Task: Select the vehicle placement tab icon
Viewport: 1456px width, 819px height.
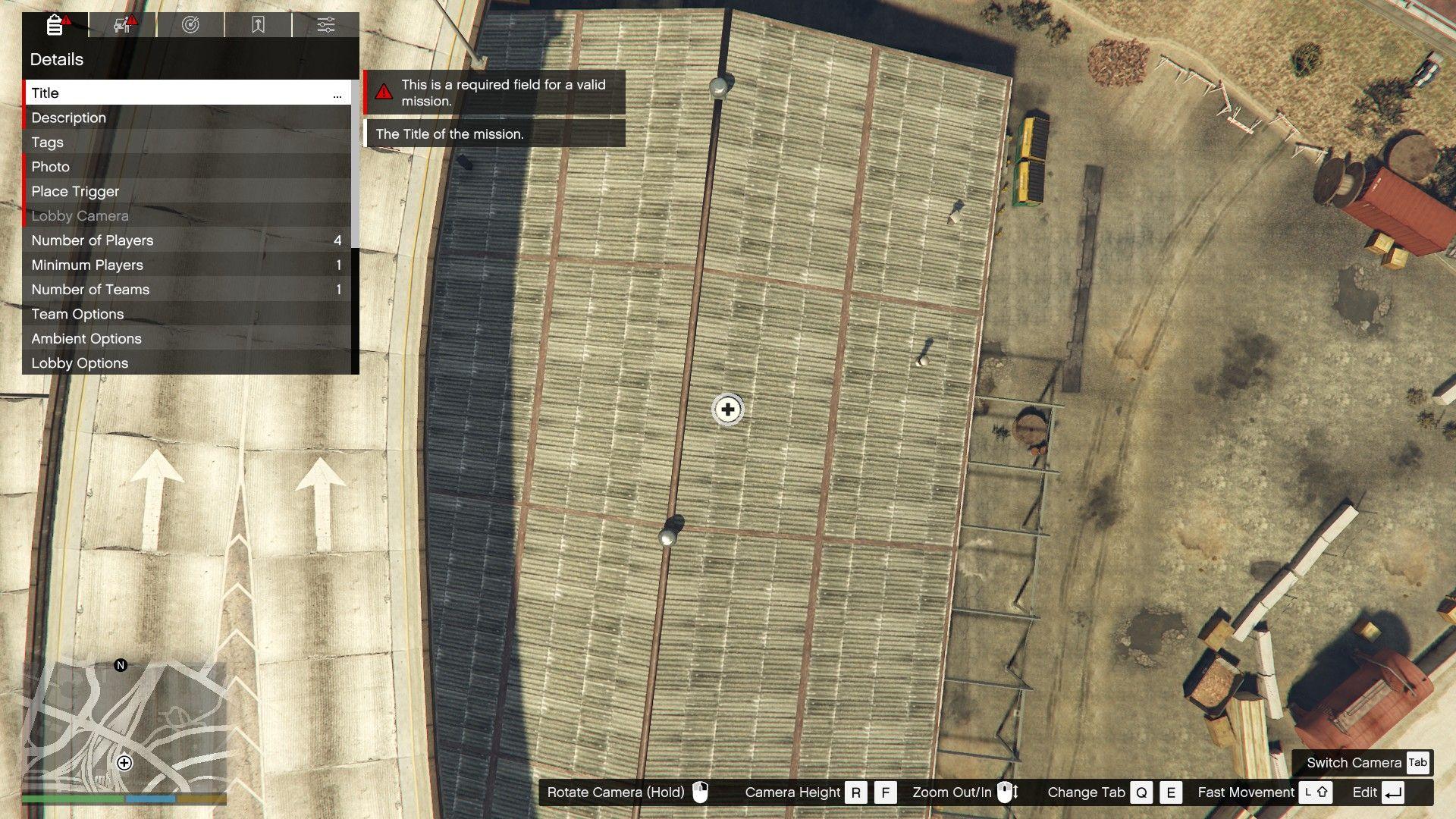Action: (120, 25)
